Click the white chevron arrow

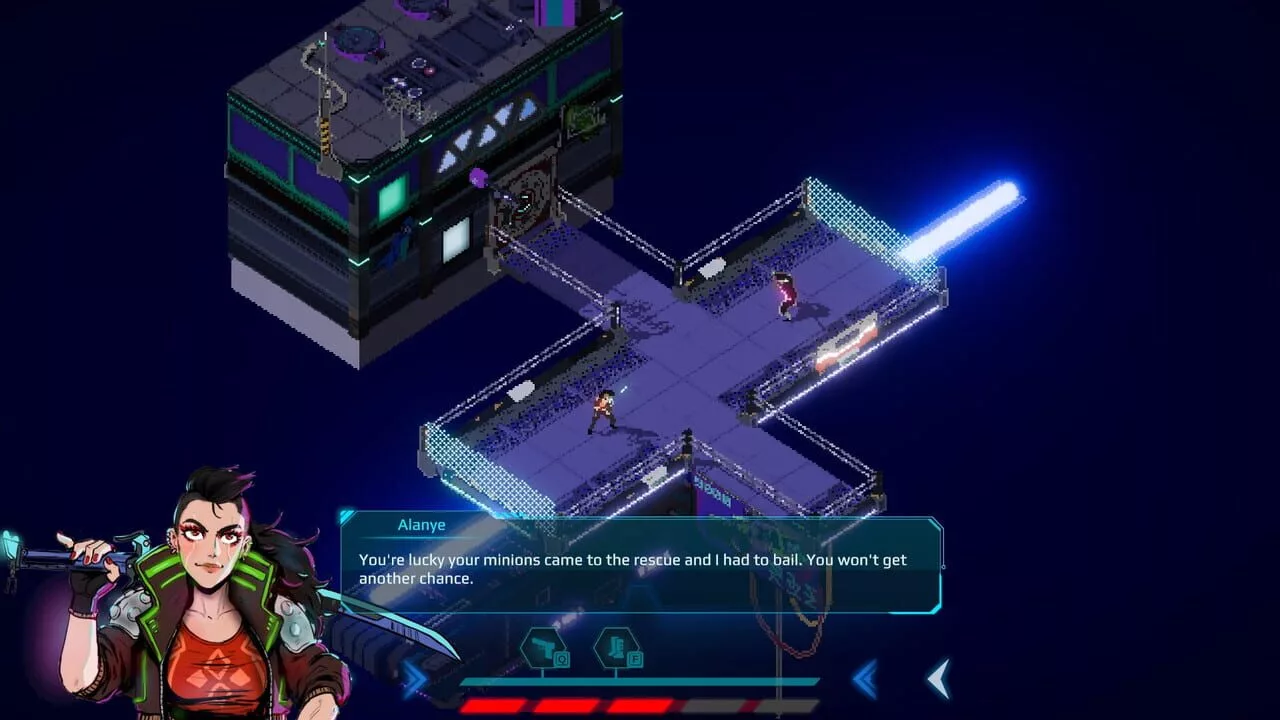938,679
